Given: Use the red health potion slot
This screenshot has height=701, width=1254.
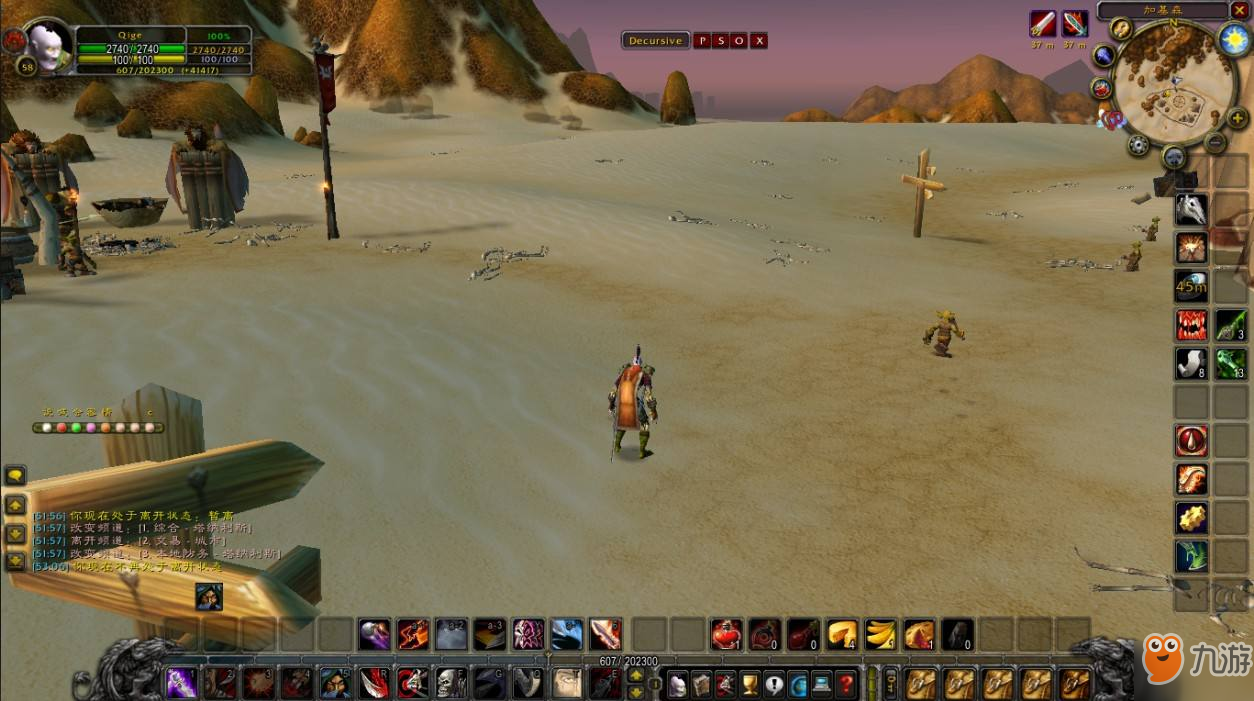Looking at the screenshot, I should [x=726, y=634].
